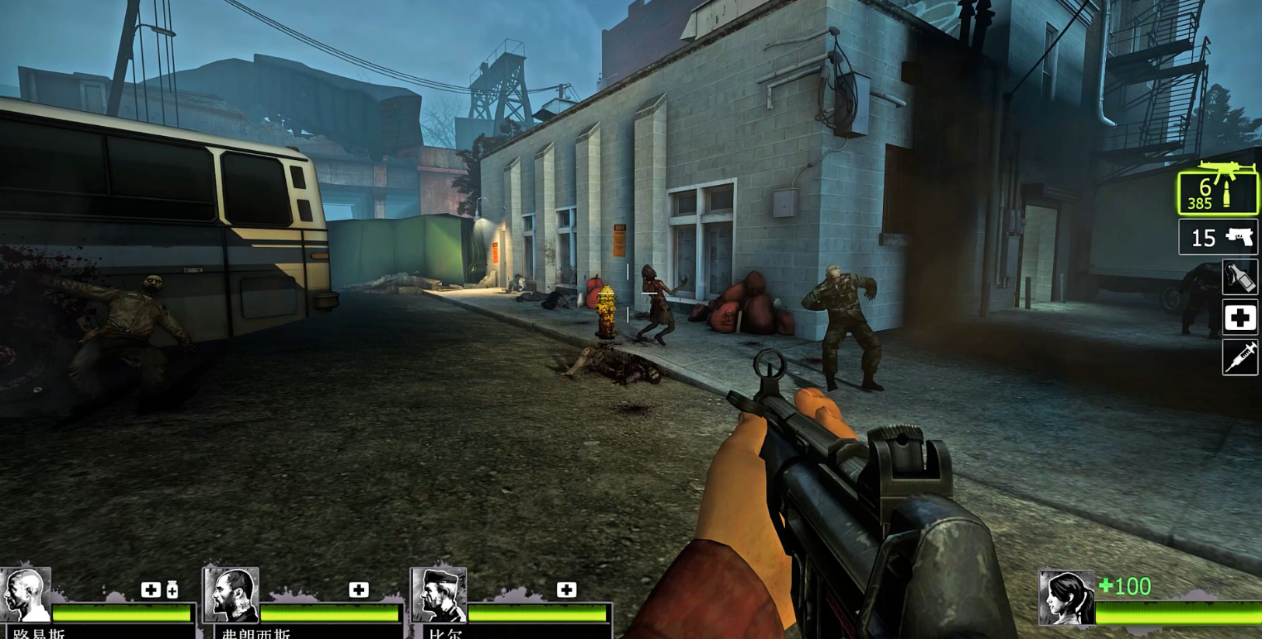Click the 路易斯 teammate portrait
This screenshot has width=1262, height=639.
click(x=25, y=596)
